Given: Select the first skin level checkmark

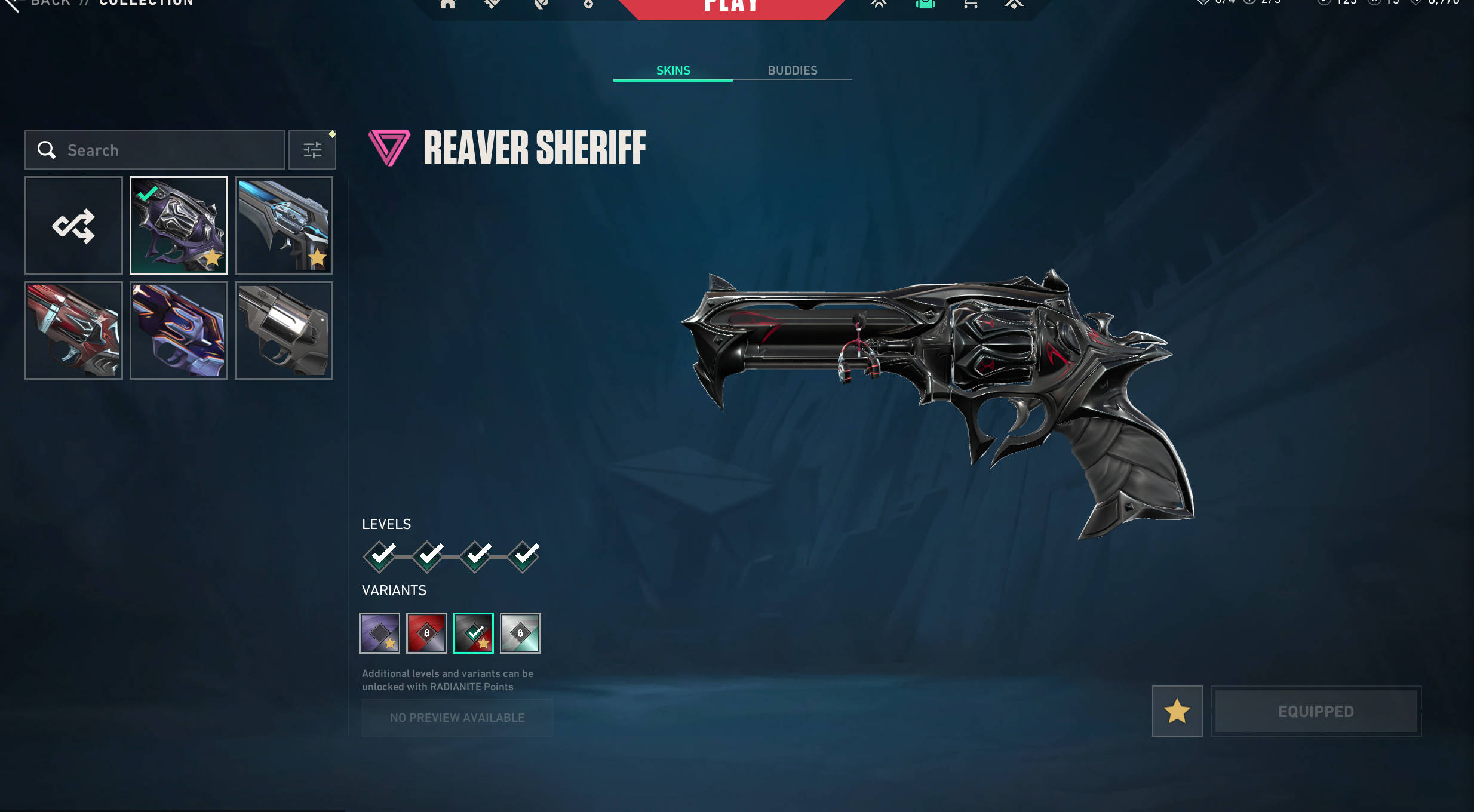Looking at the screenshot, I should coord(380,556).
